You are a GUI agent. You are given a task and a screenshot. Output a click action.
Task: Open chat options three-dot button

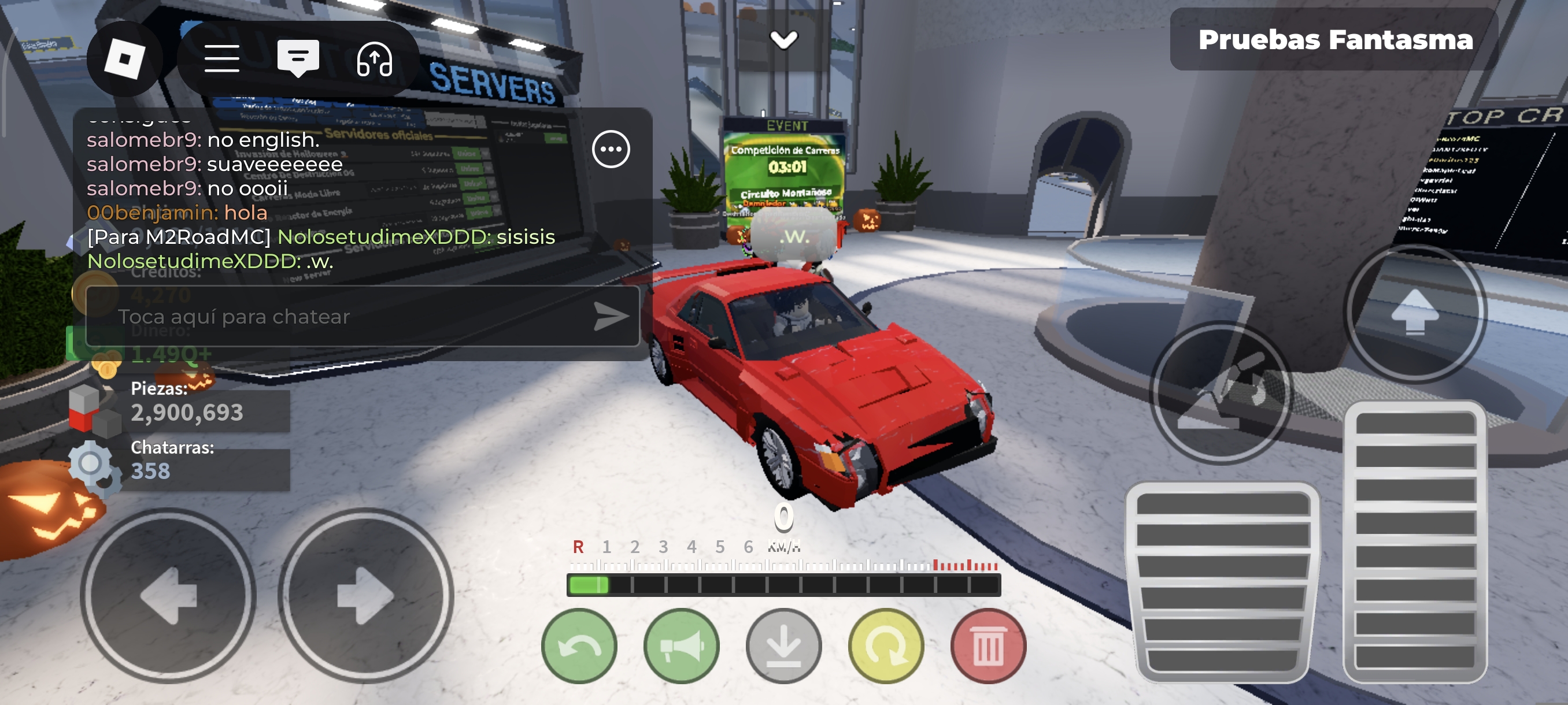click(611, 149)
